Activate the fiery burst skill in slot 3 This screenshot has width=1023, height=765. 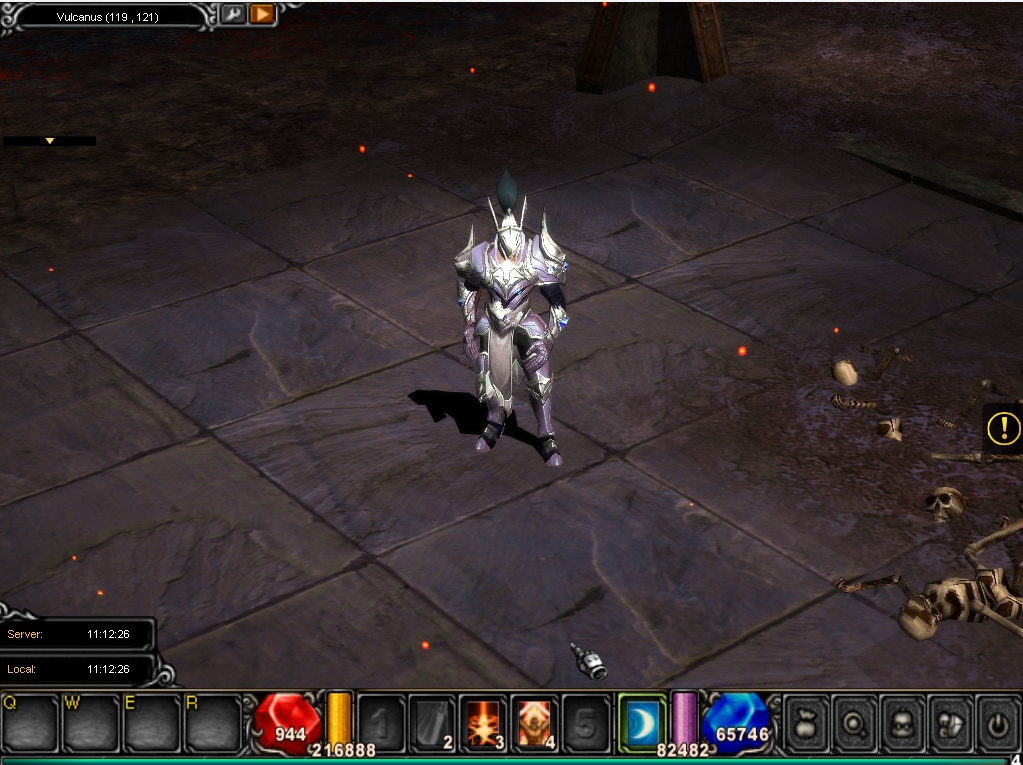coord(484,722)
